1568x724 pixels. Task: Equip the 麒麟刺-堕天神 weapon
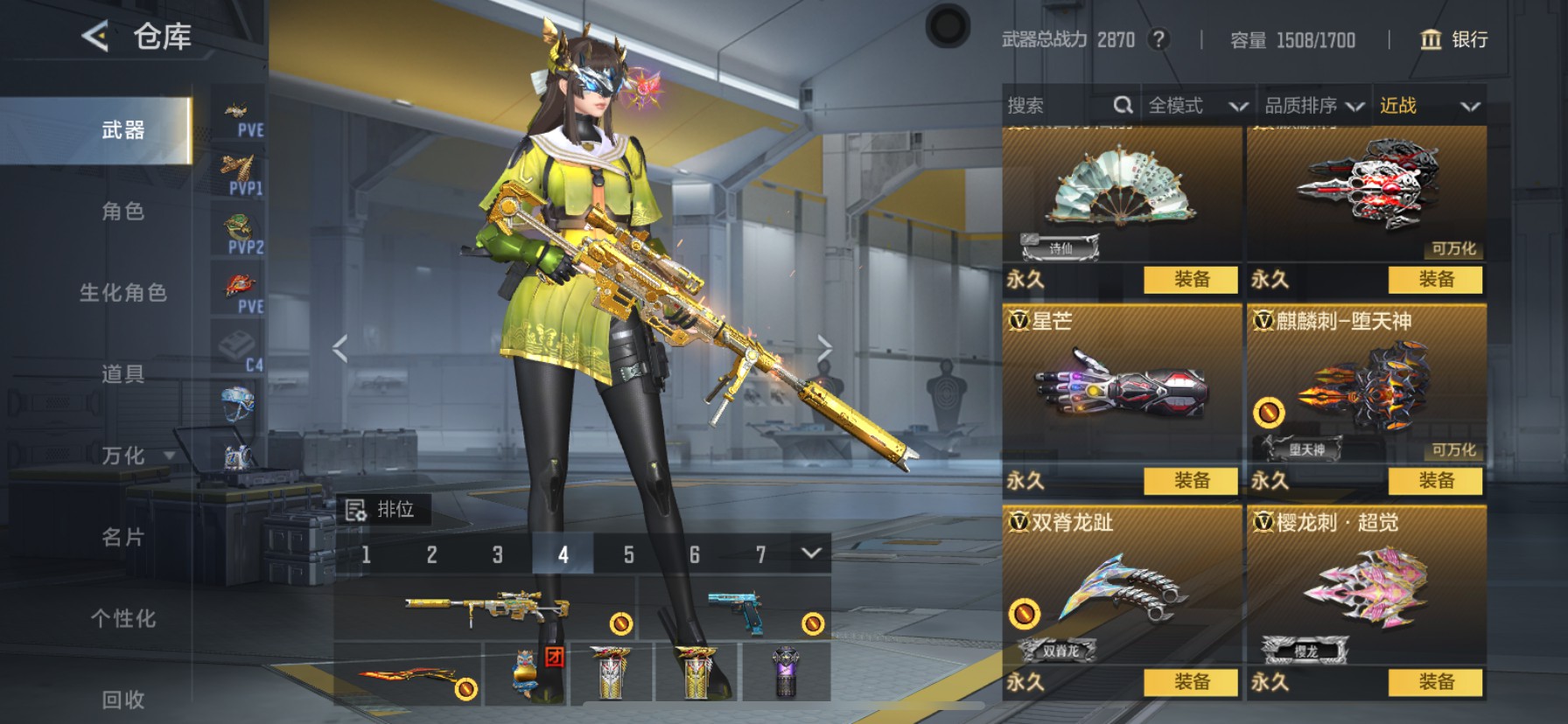coord(1435,480)
